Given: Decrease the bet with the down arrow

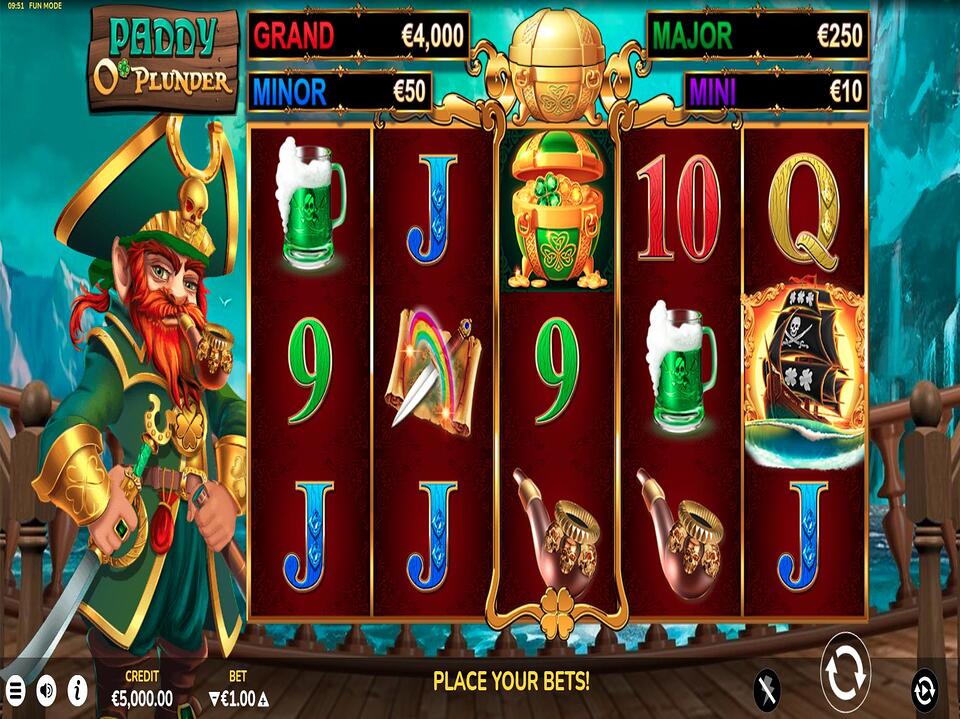Looking at the screenshot, I should (x=213, y=698).
